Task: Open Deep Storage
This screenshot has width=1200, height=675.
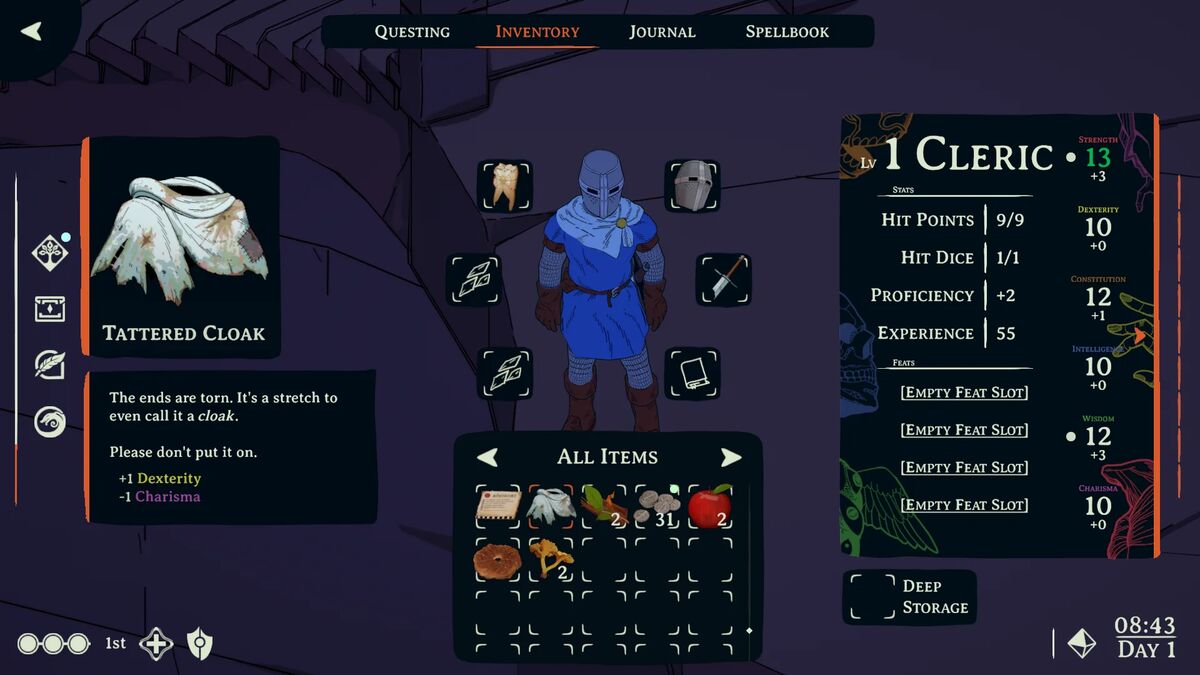Action: click(x=909, y=597)
